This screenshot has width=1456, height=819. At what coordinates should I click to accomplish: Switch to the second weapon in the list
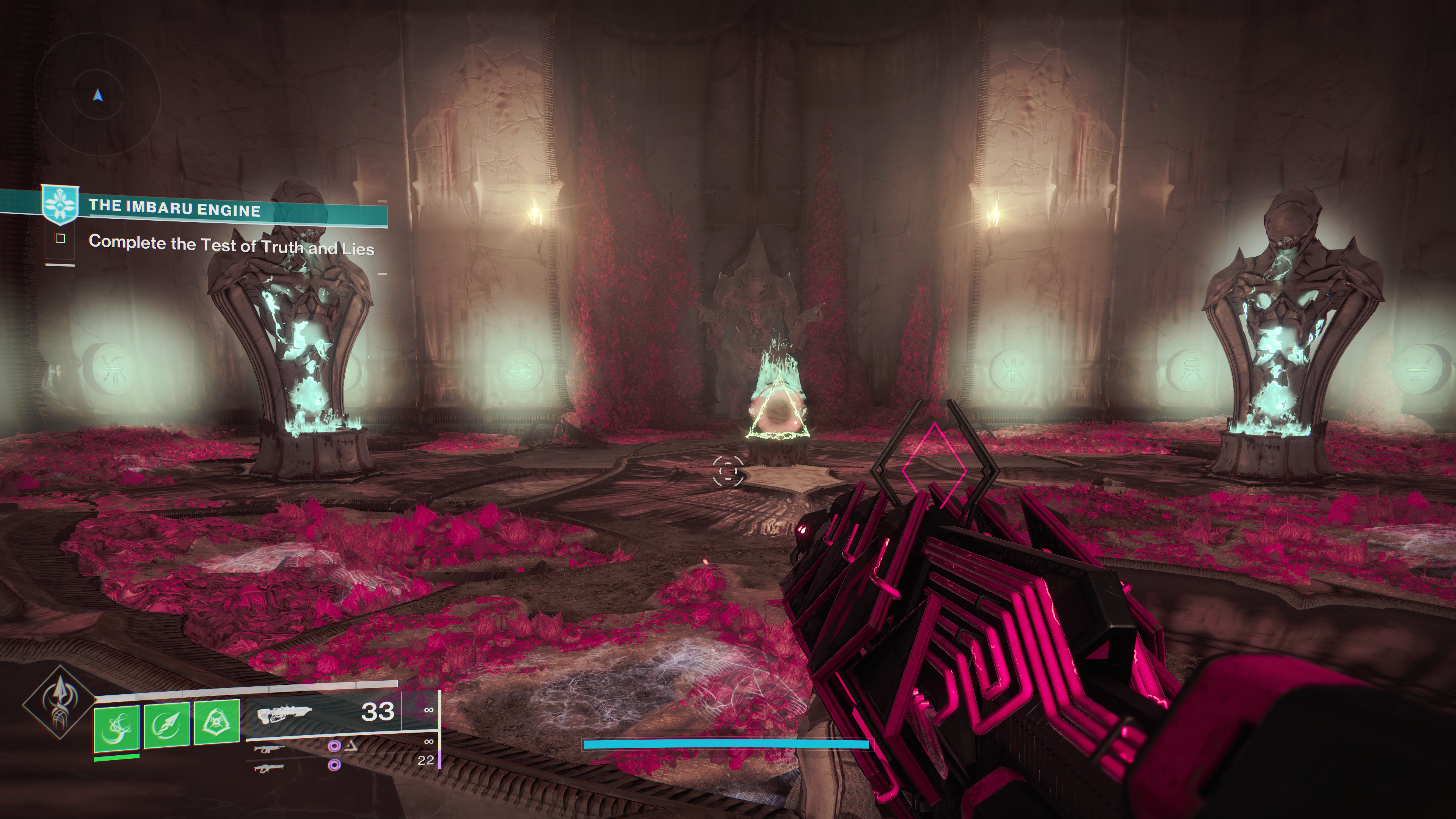pos(269,749)
